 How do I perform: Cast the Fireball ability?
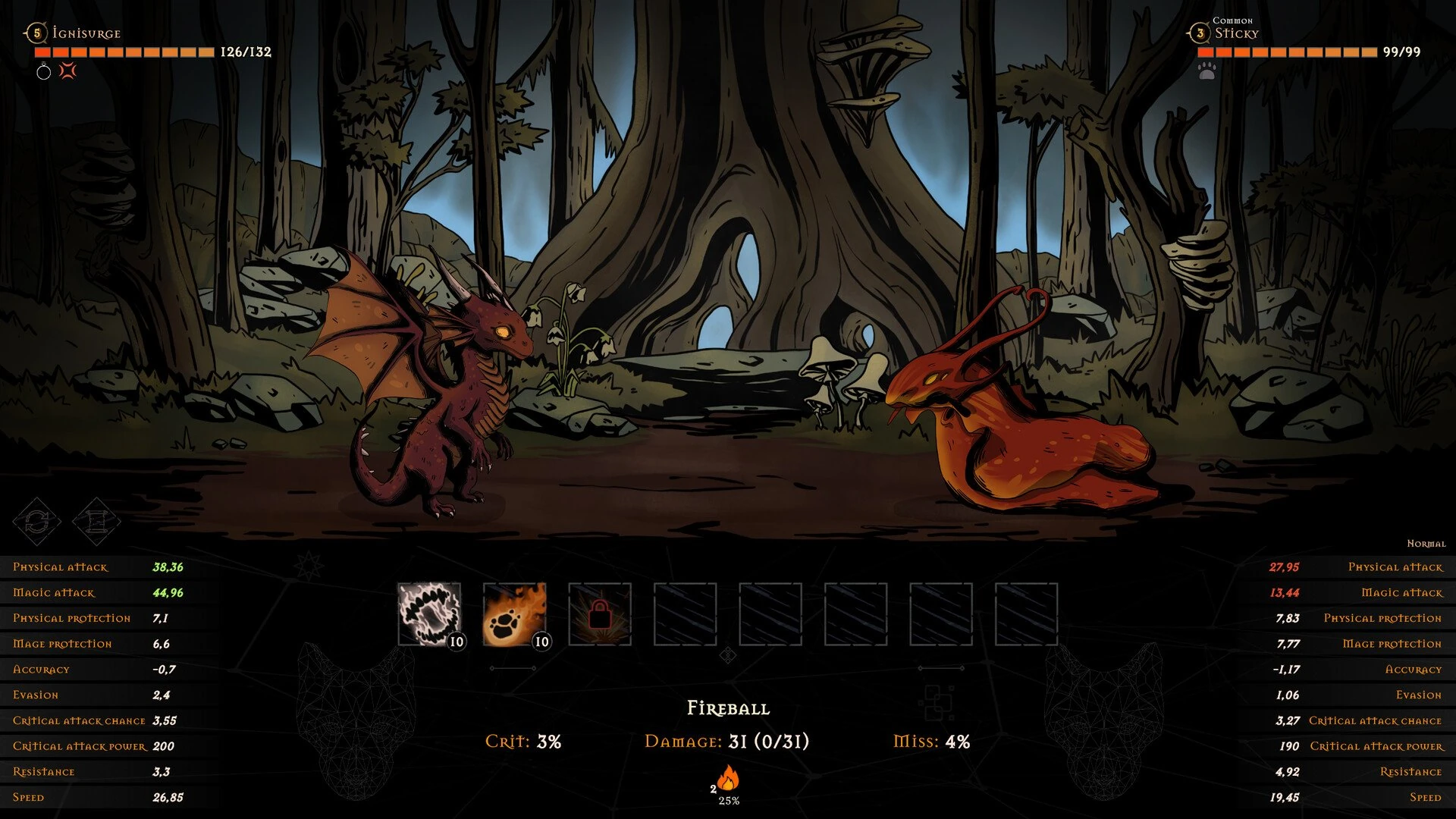point(514,613)
